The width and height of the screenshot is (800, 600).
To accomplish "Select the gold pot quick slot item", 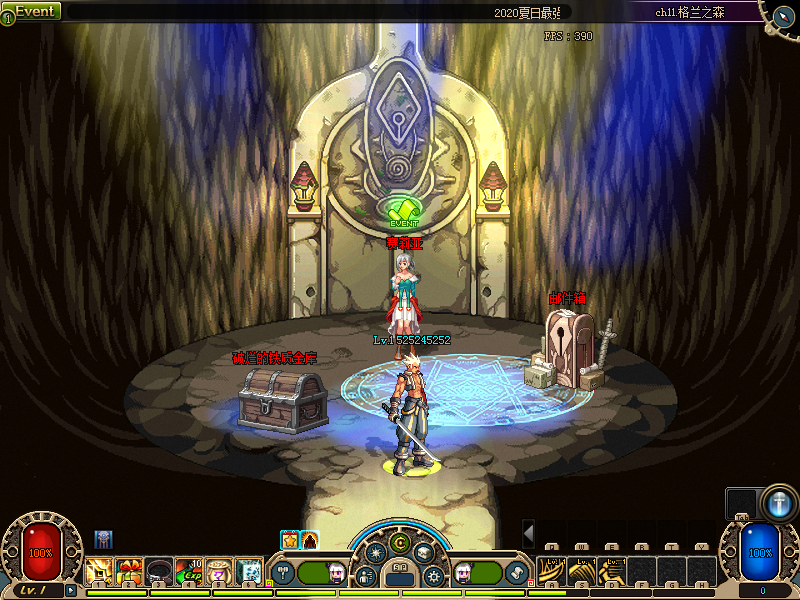I will [x=219, y=571].
